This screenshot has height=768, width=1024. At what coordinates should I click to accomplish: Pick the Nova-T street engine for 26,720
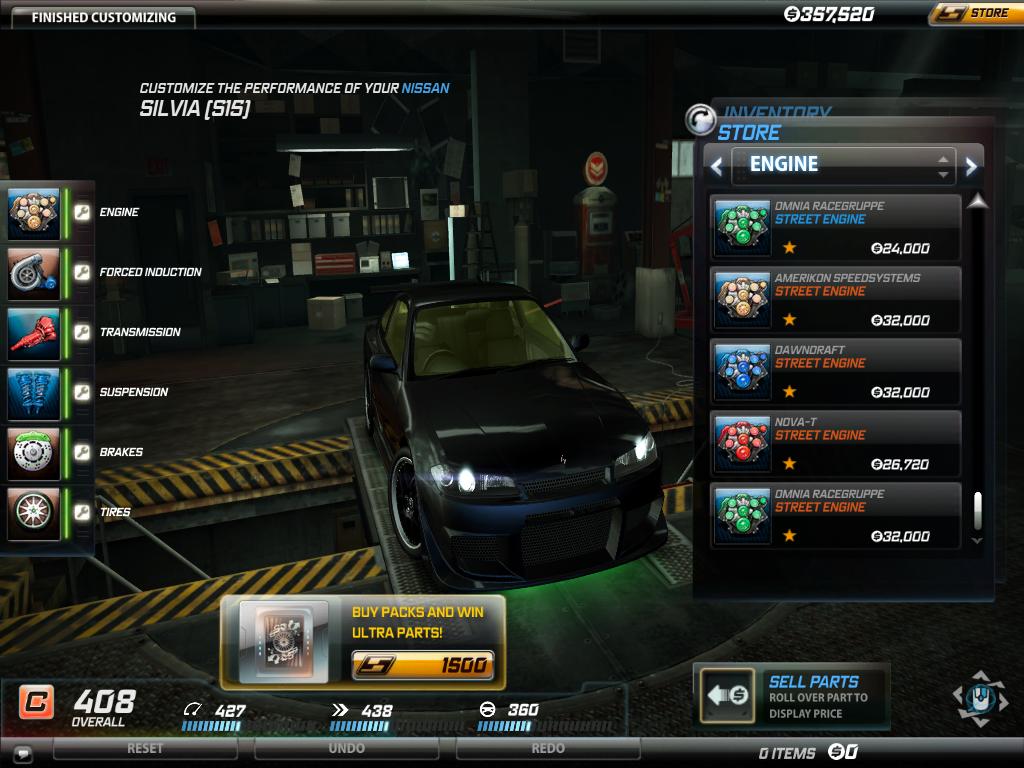coord(836,443)
